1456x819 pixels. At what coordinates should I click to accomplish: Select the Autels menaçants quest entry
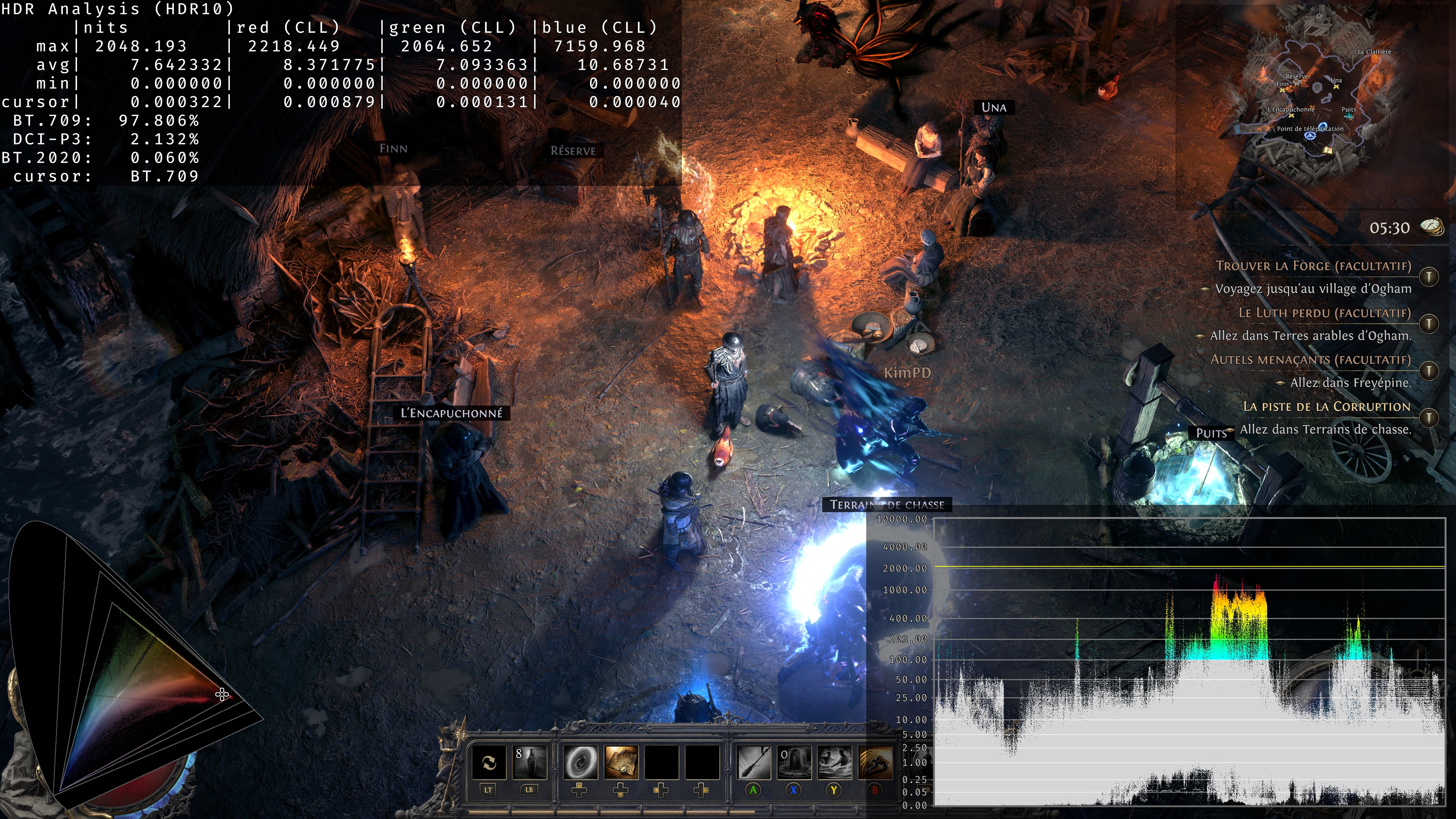tap(1310, 360)
